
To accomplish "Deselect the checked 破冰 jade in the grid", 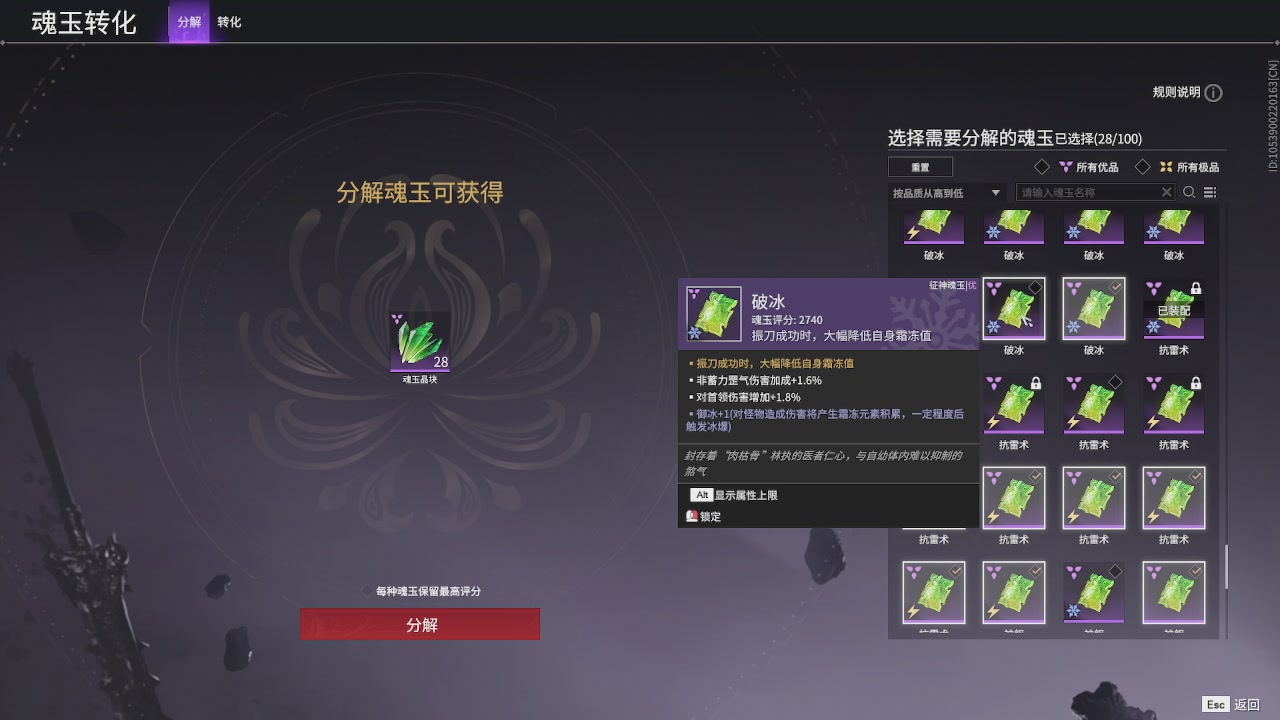I will [x=1094, y=307].
